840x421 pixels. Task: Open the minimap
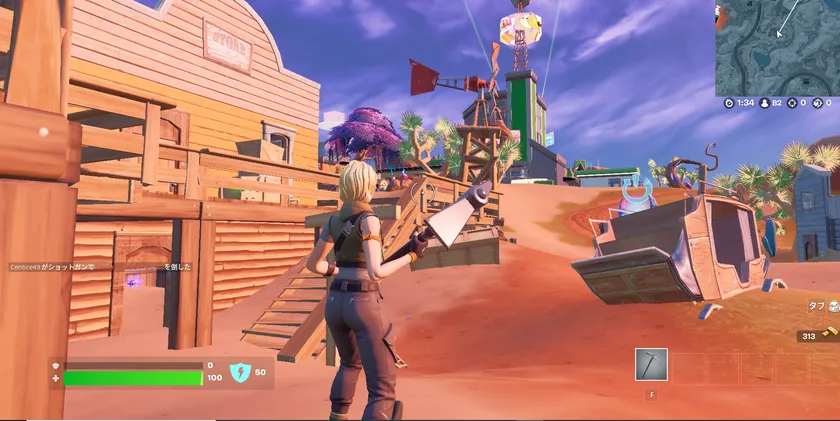(x=777, y=47)
